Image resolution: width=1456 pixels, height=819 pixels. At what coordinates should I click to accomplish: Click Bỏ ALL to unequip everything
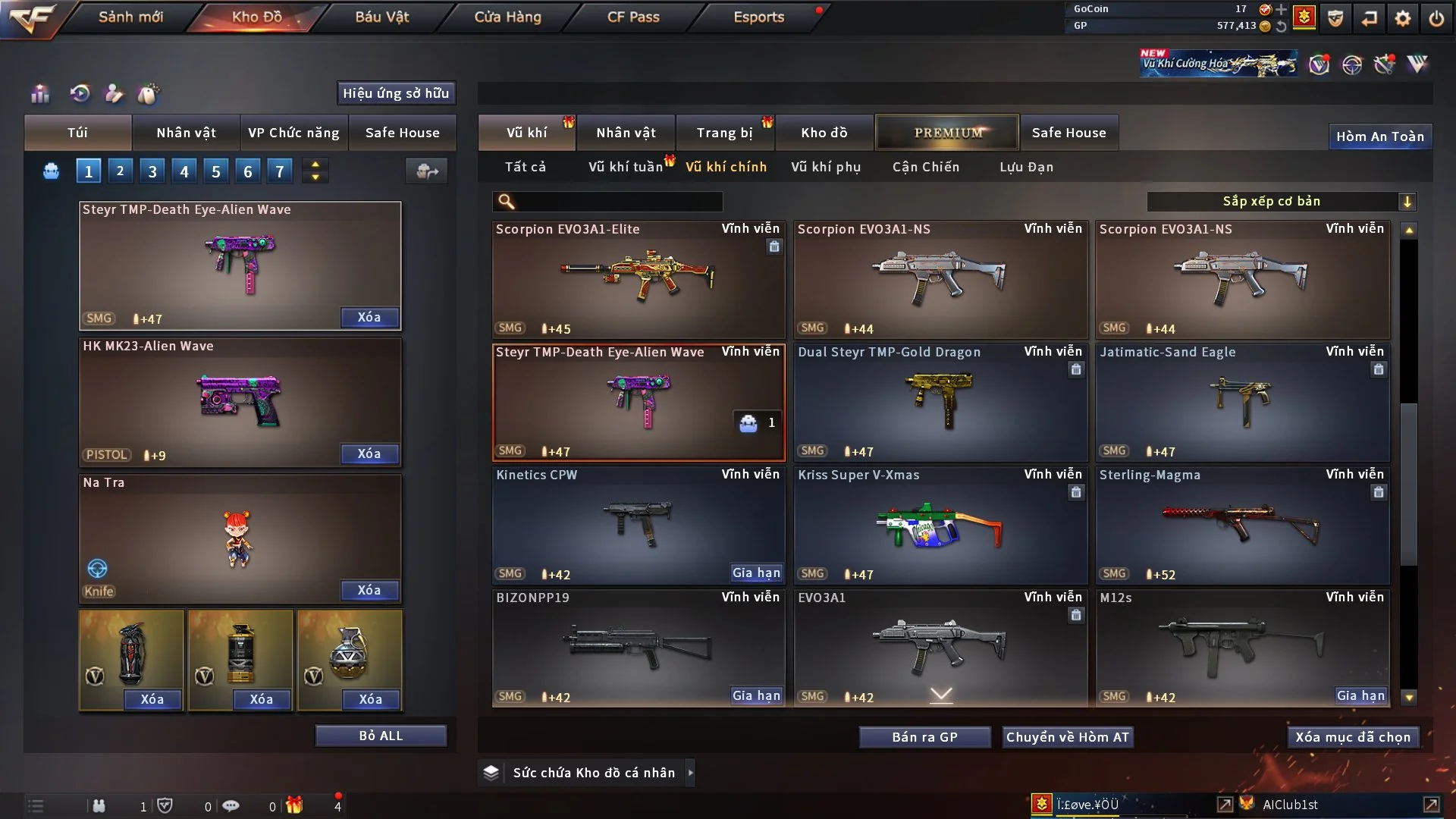pyautogui.click(x=381, y=736)
